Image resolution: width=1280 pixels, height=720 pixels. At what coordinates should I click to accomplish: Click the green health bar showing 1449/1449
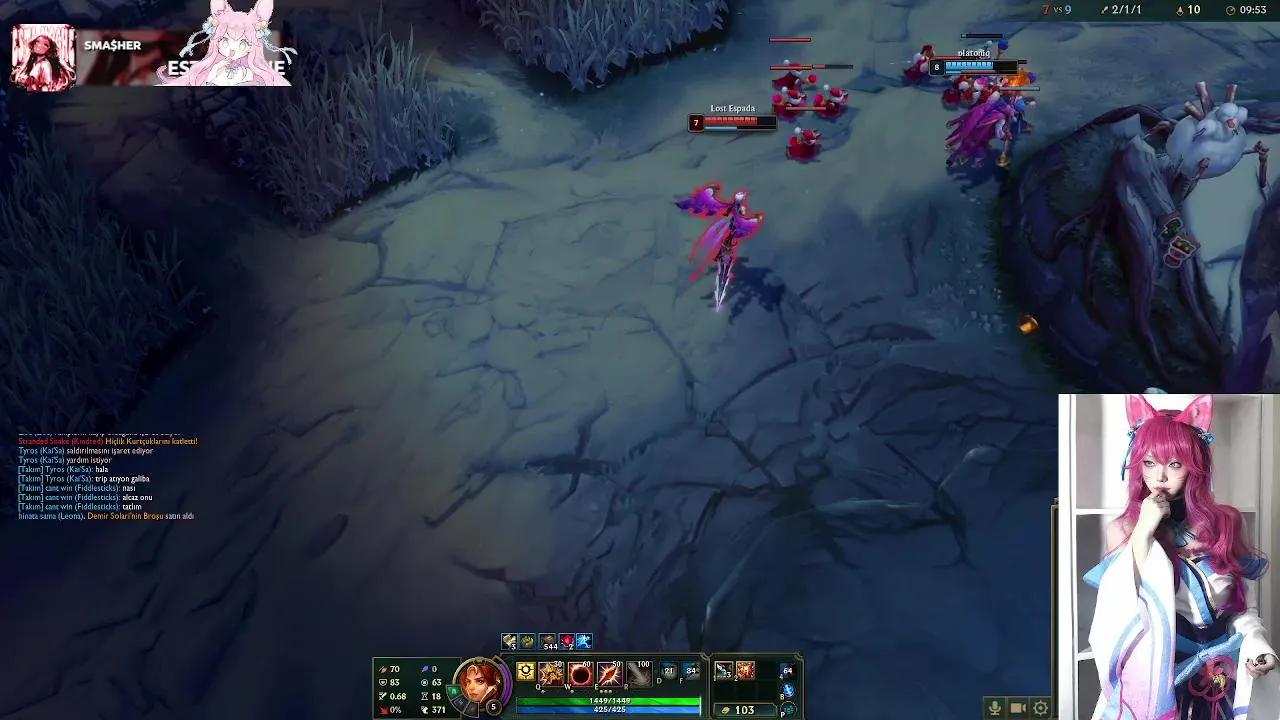pyautogui.click(x=609, y=701)
